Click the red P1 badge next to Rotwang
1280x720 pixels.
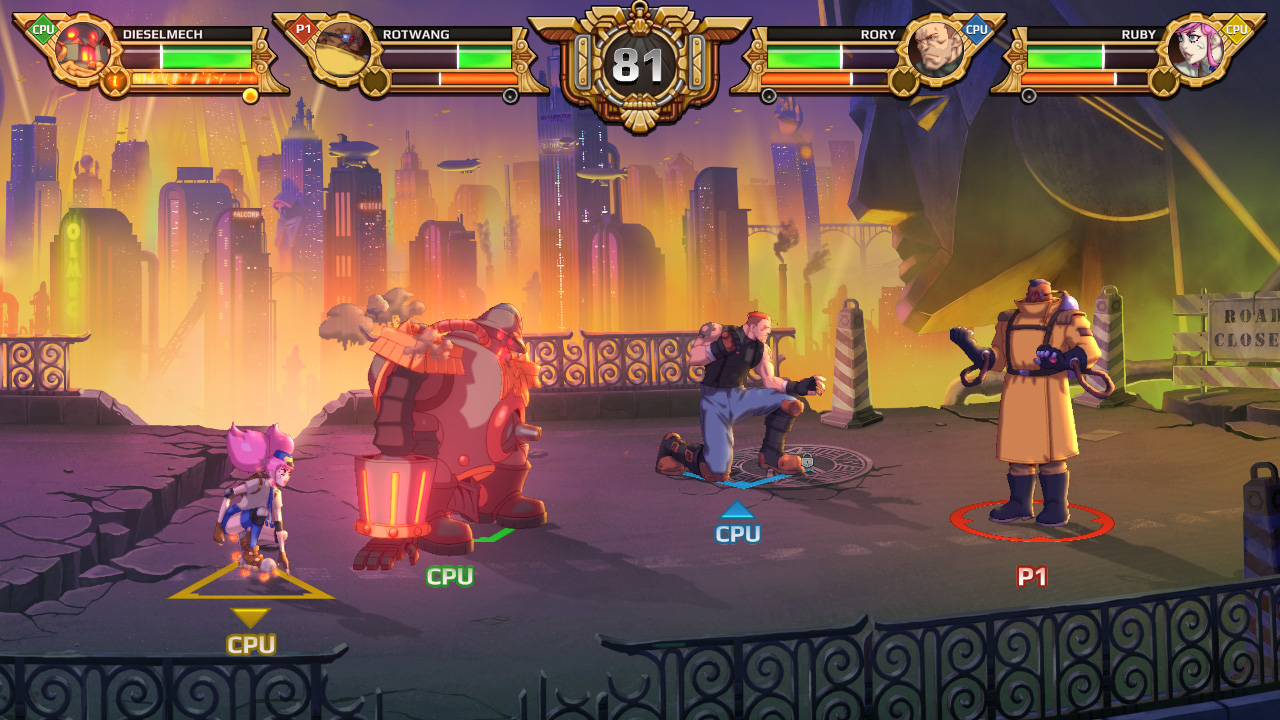(304, 29)
